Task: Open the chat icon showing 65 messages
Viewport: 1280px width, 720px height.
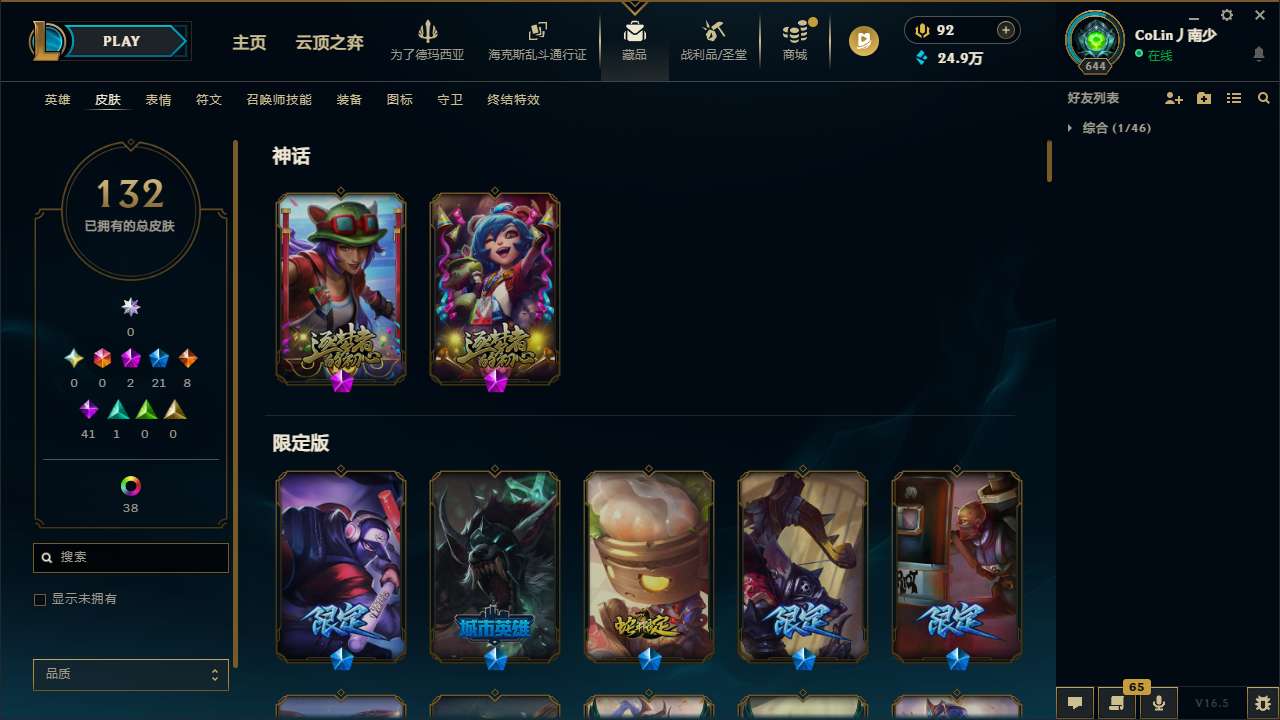Action: point(1115,703)
